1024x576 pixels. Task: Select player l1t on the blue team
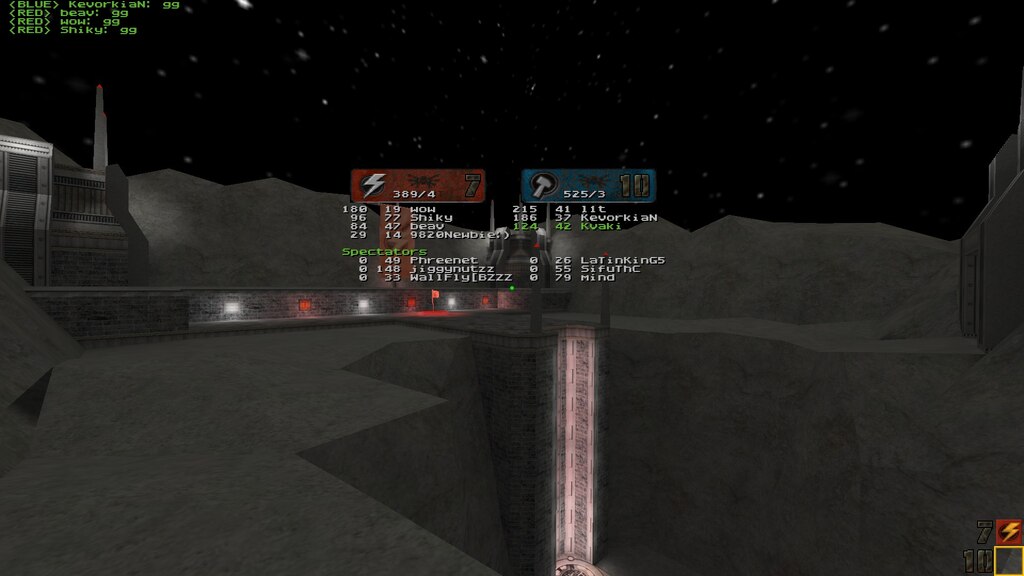click(x=600, y=209)
